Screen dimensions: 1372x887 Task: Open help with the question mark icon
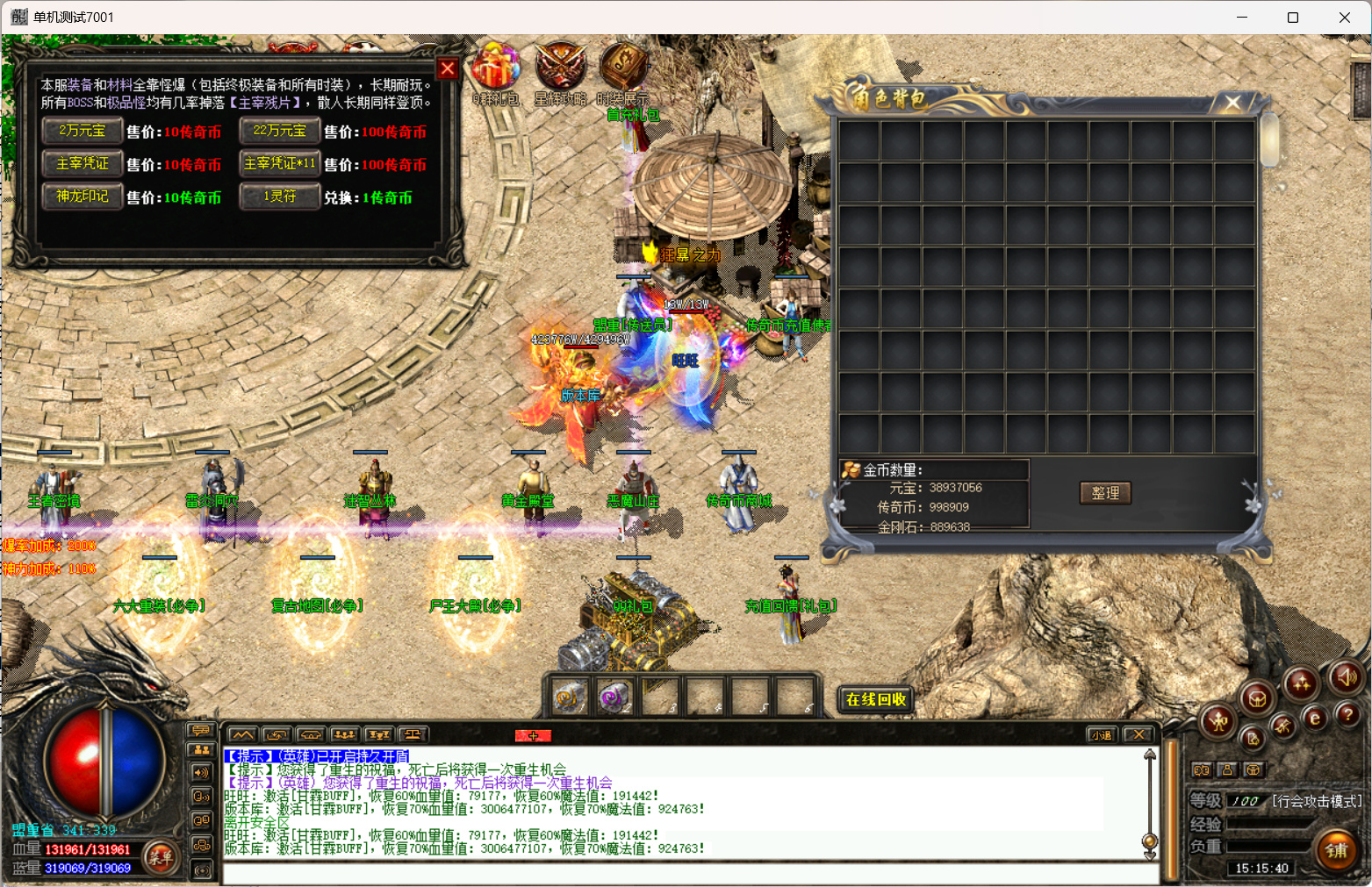pos(1347,715)
